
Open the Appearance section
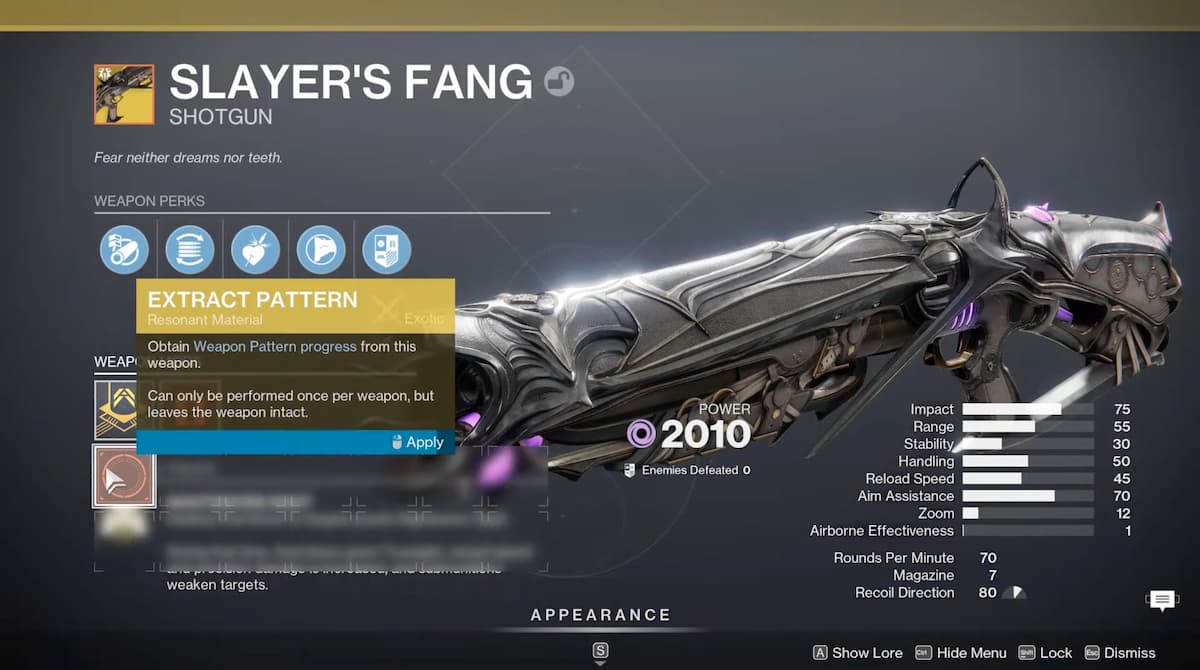600,615
